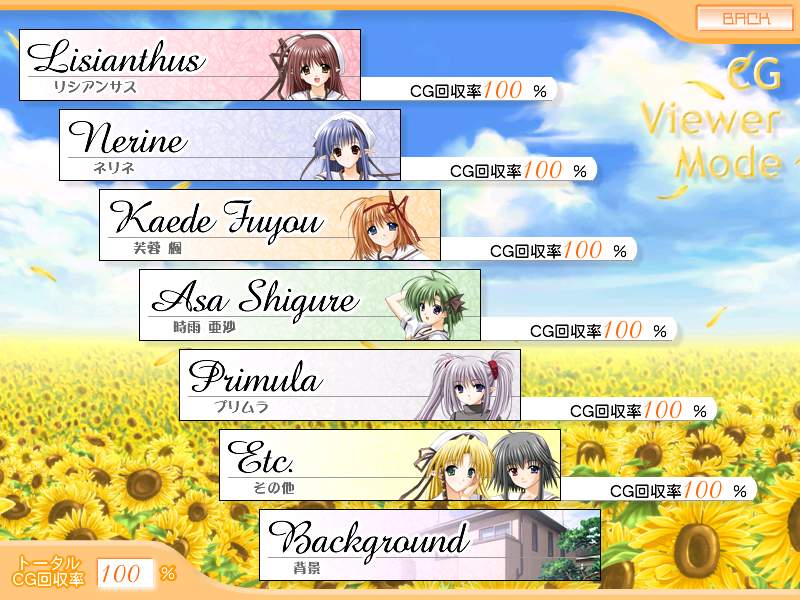Select the Primula banner
The image size is (800, 600).
click(x=350, y=385)
